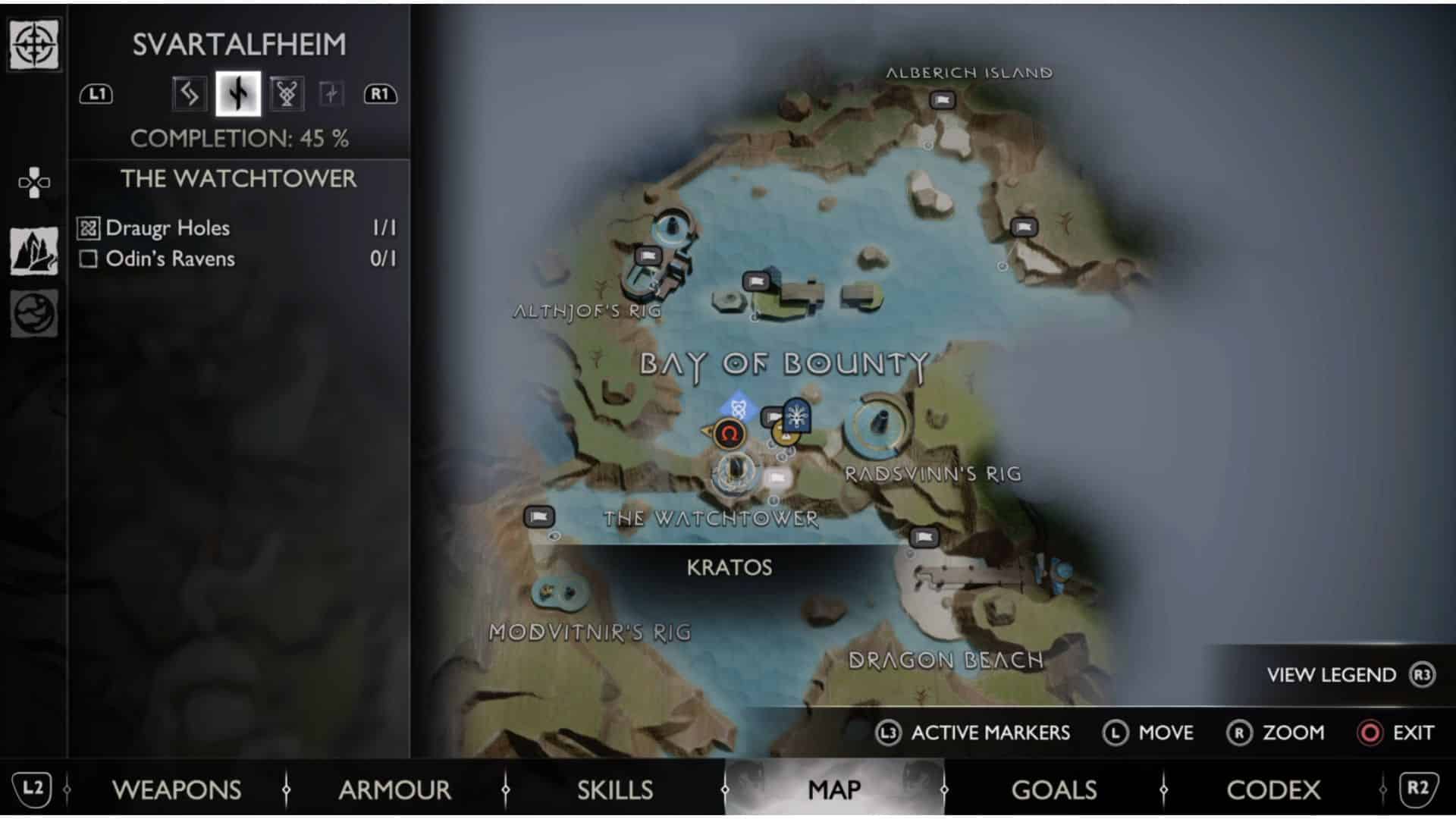Choose the dimmed fourth realm rune
The image size is (1456, 819).
[331, 94]
